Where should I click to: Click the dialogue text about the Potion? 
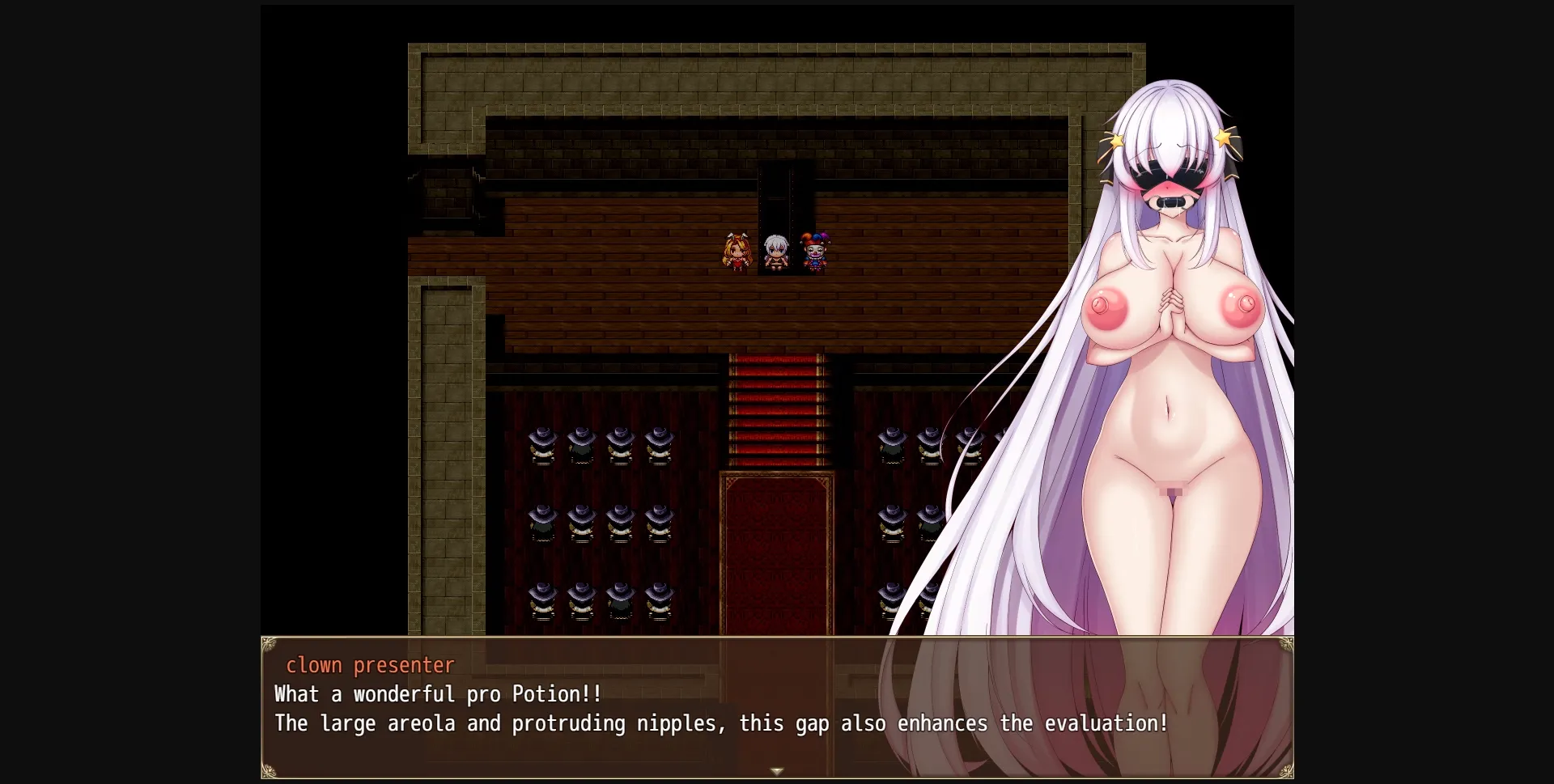437,693
